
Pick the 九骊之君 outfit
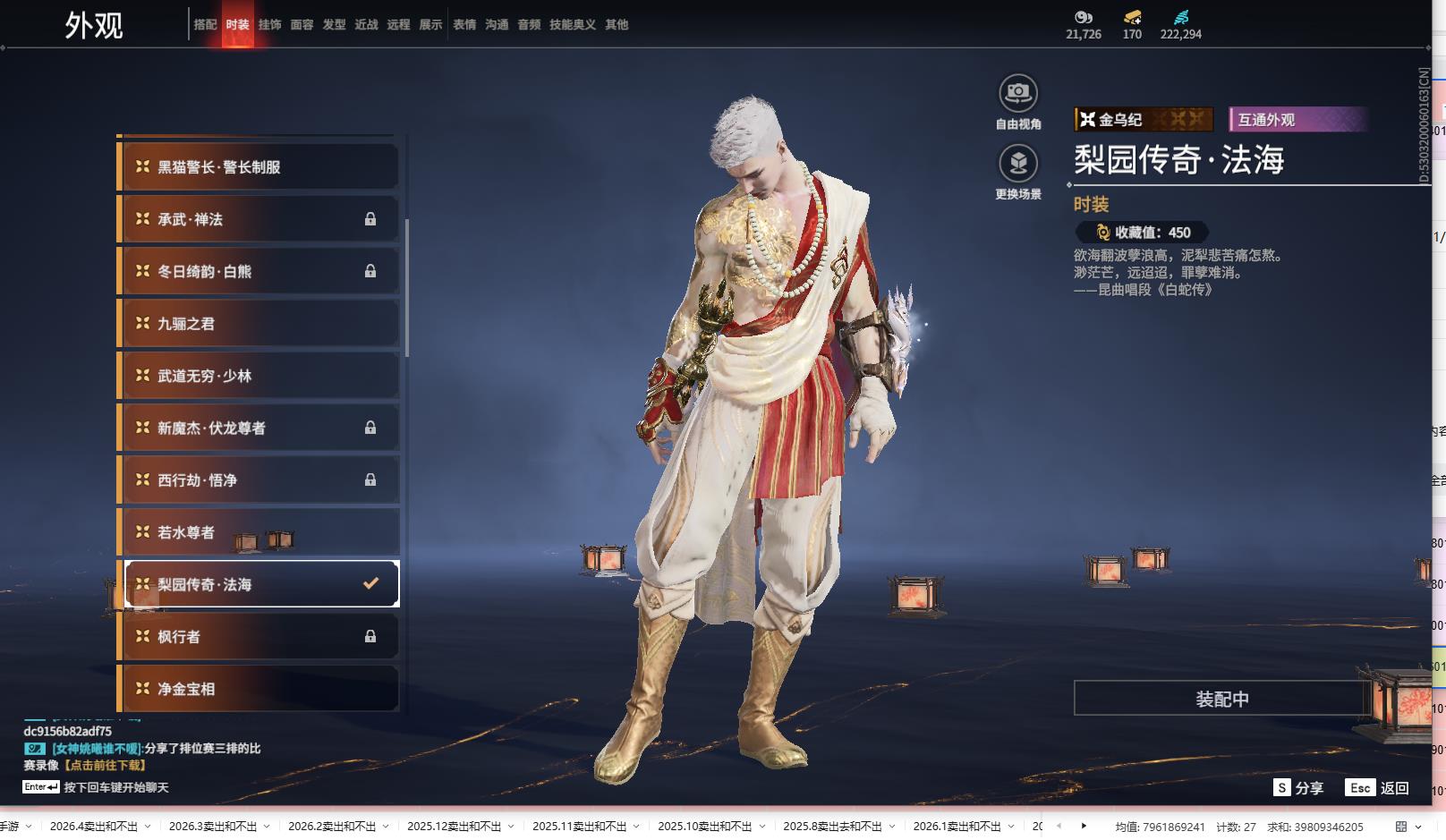(259, 324)
